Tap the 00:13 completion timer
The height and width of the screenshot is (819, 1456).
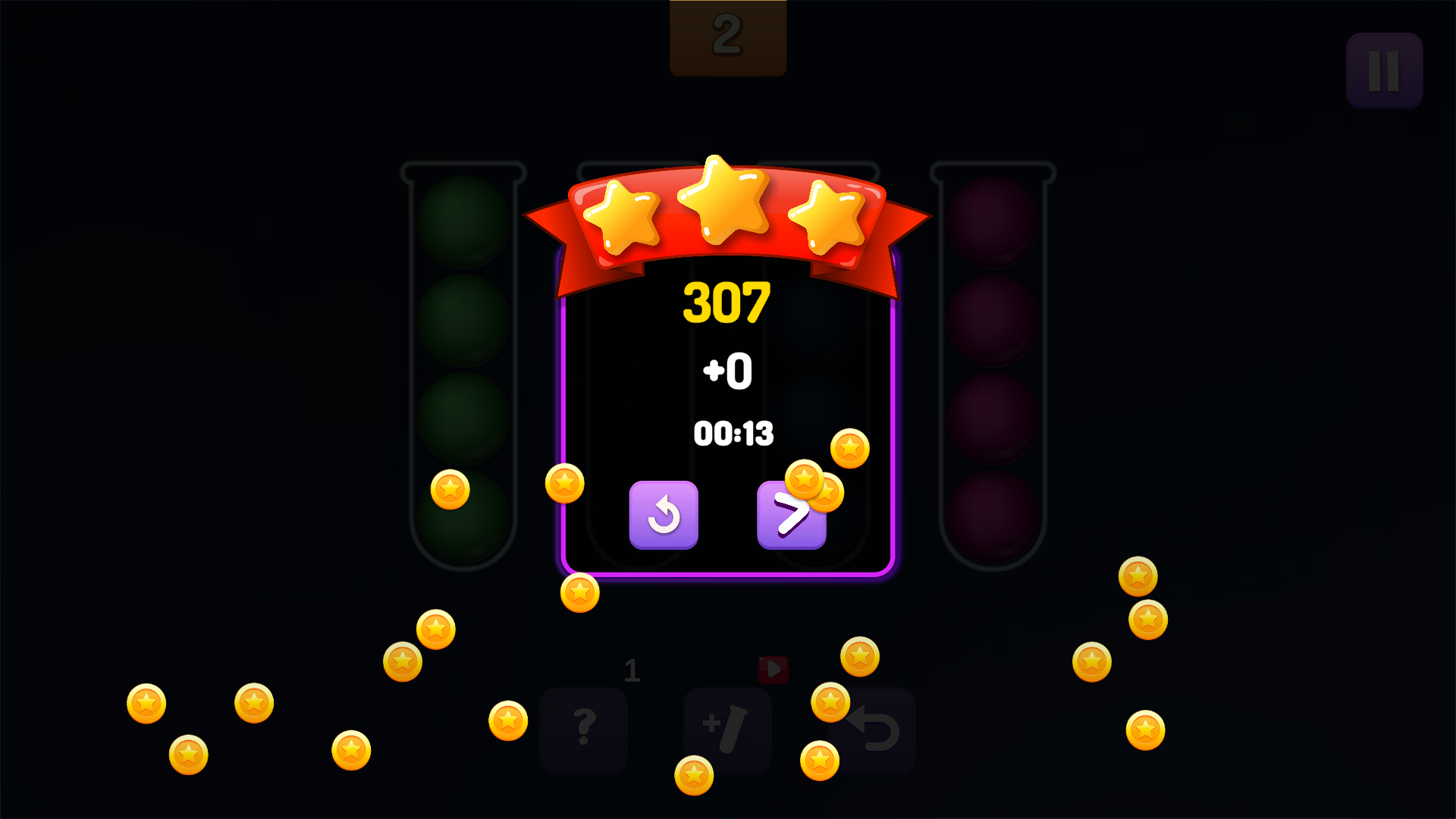coord(733,433)
